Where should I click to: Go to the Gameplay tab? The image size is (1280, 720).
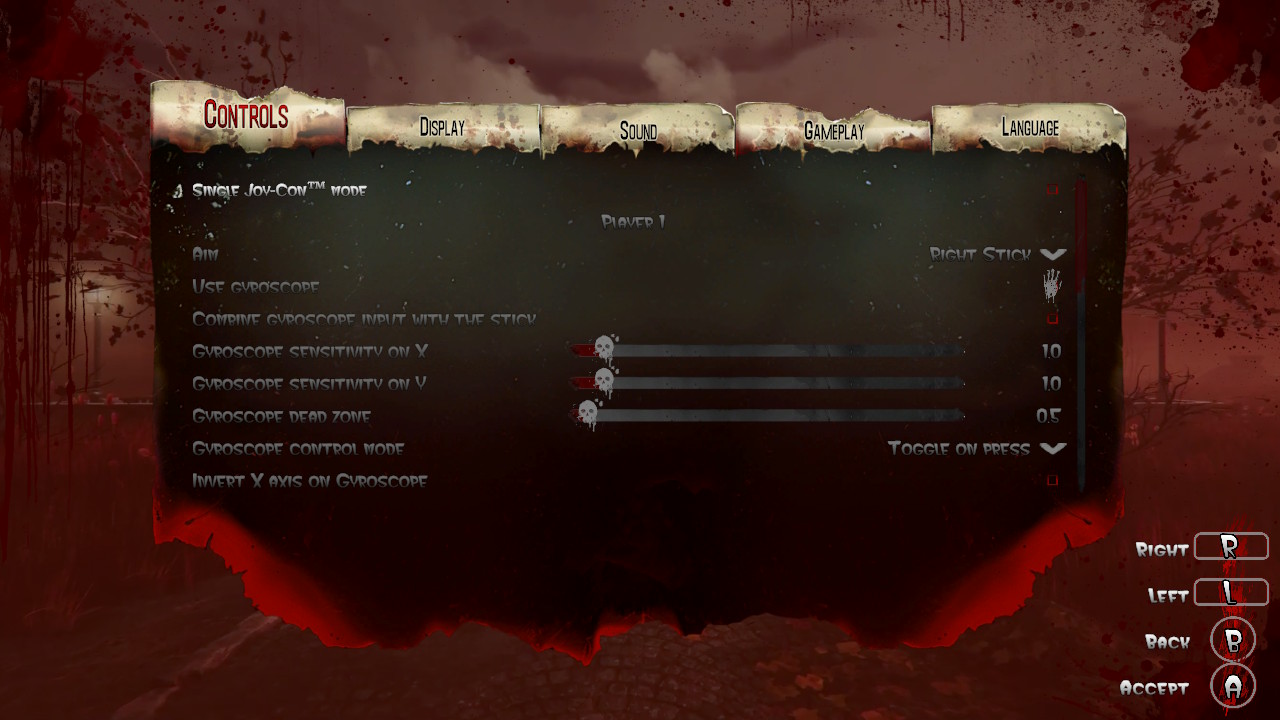(x=834, y=131)
